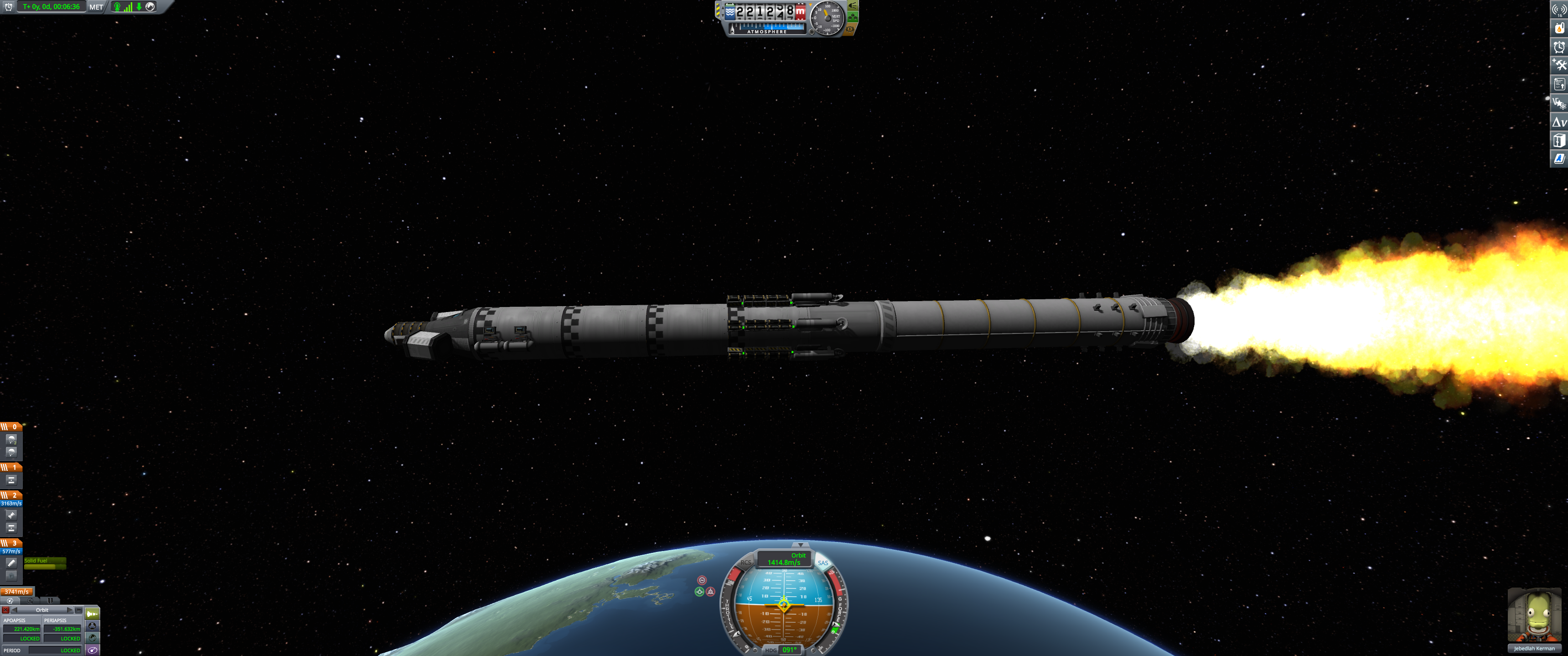Open the alarm clock app
Screen dimensions: 1568x656
[x=1558, y=47]
